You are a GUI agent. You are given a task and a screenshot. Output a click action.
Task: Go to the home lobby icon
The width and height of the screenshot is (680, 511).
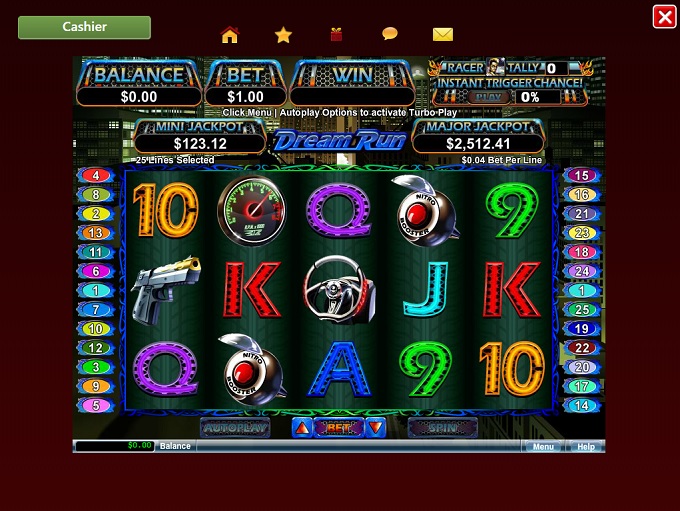pos(230,35)
